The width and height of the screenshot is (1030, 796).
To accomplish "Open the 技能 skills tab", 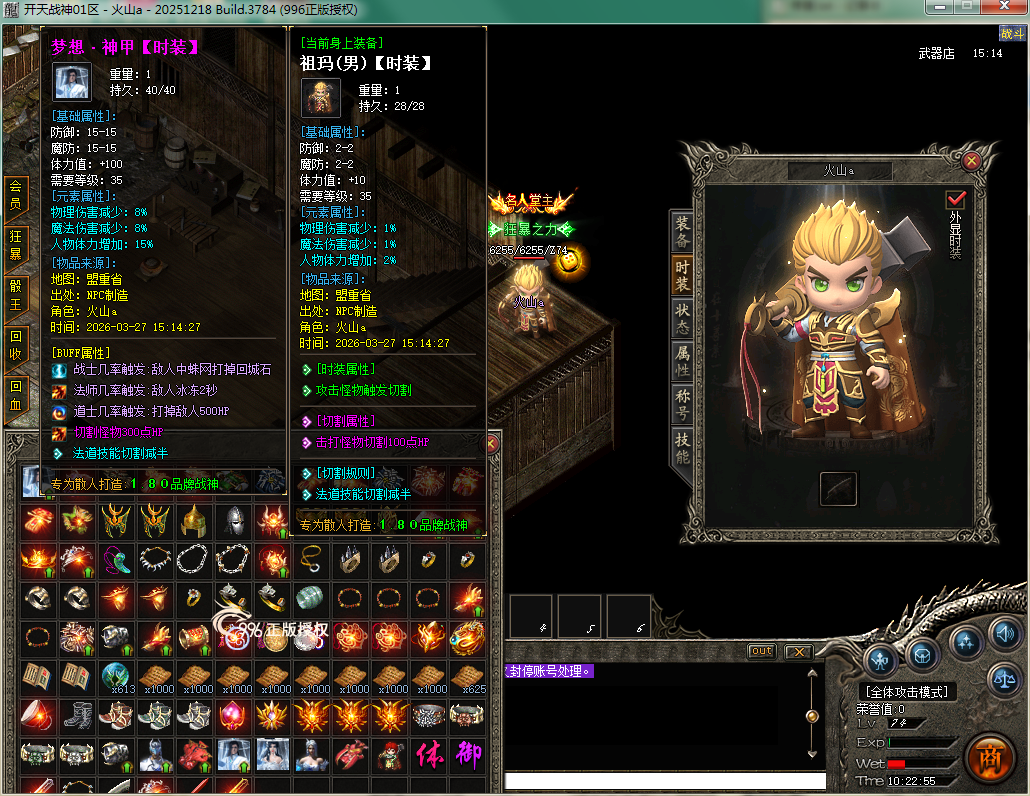I will coord(682,448).
